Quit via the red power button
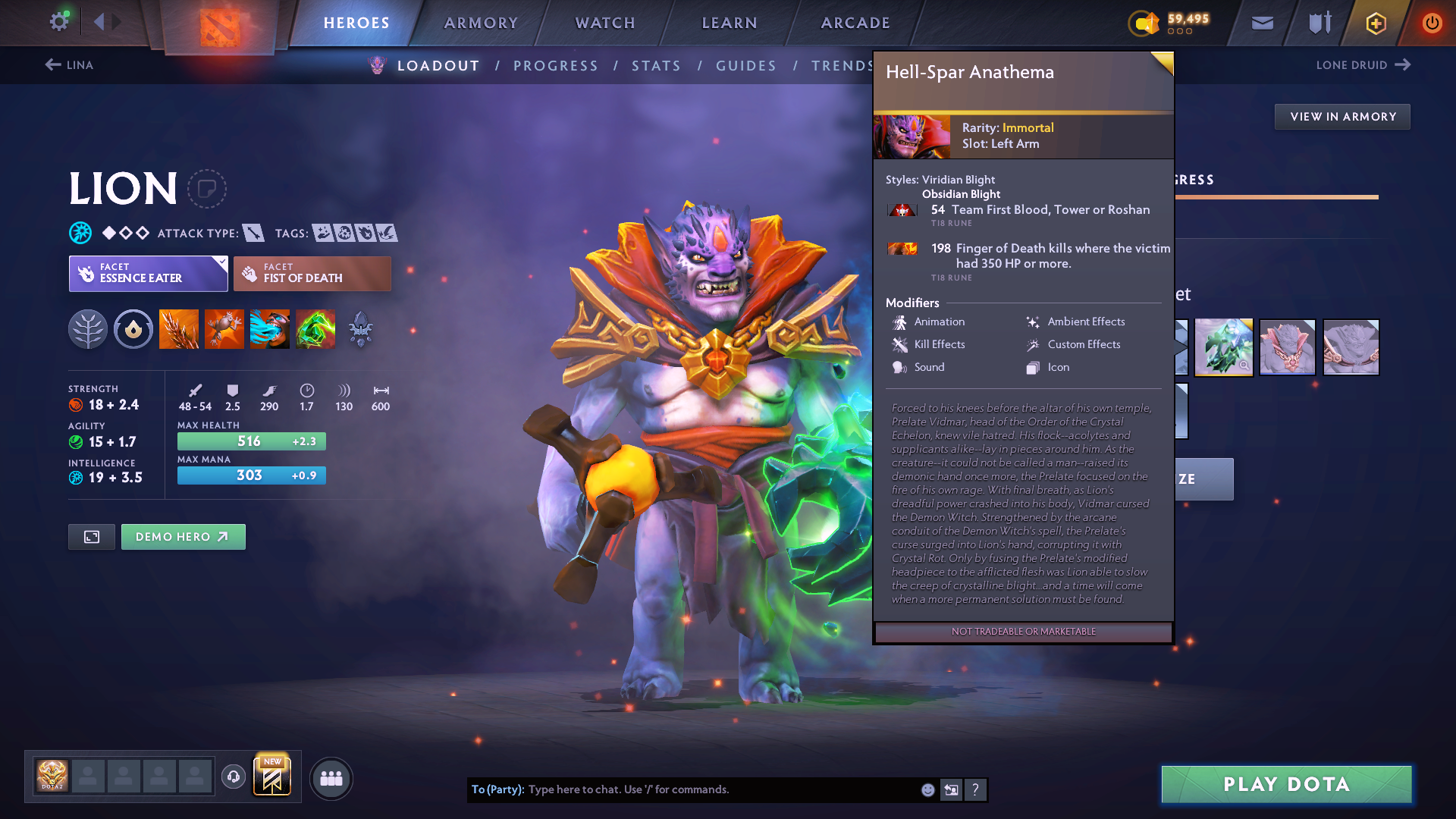This screenshot has width=1456, height=819. click(1432, 23)
